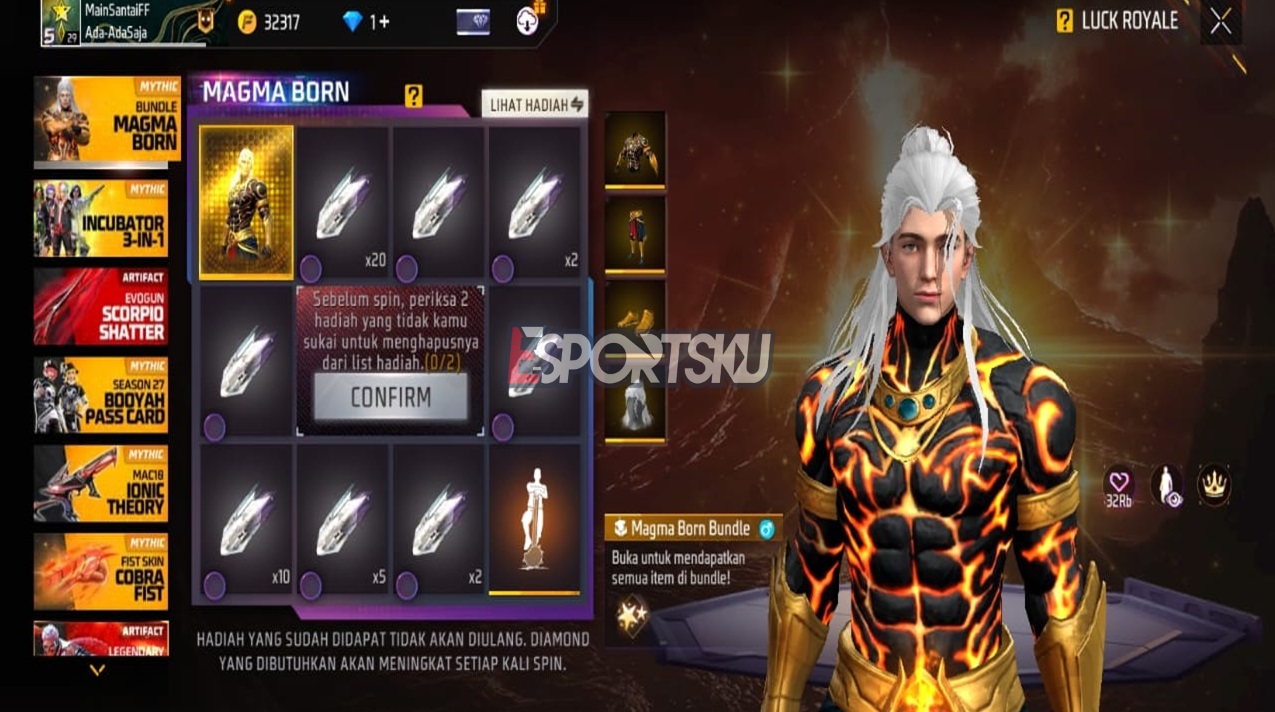
Task: Open the Lihat Hadiah prize list
Action: (535, 104)
